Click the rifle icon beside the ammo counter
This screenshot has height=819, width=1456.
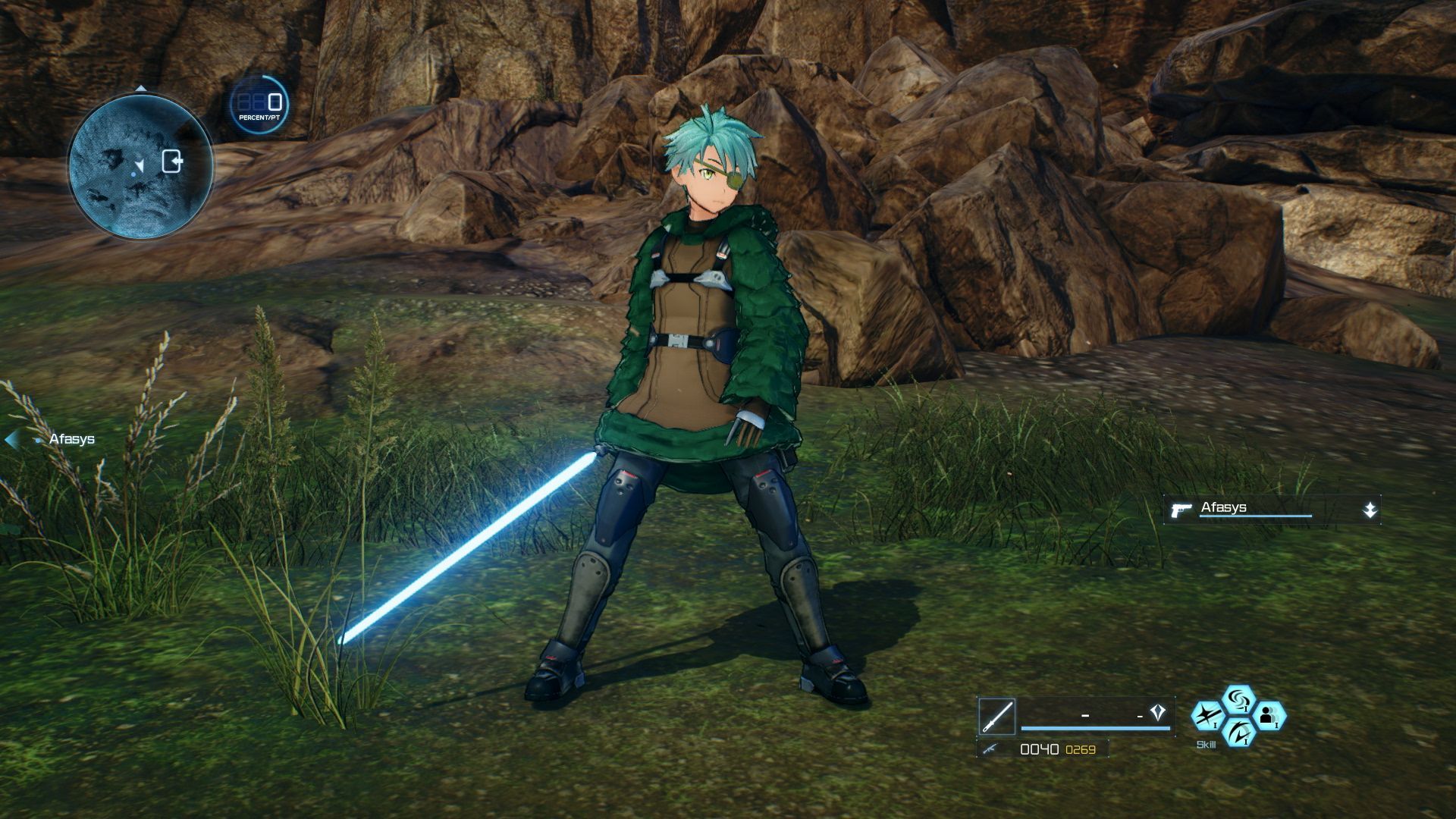(990, 749)
